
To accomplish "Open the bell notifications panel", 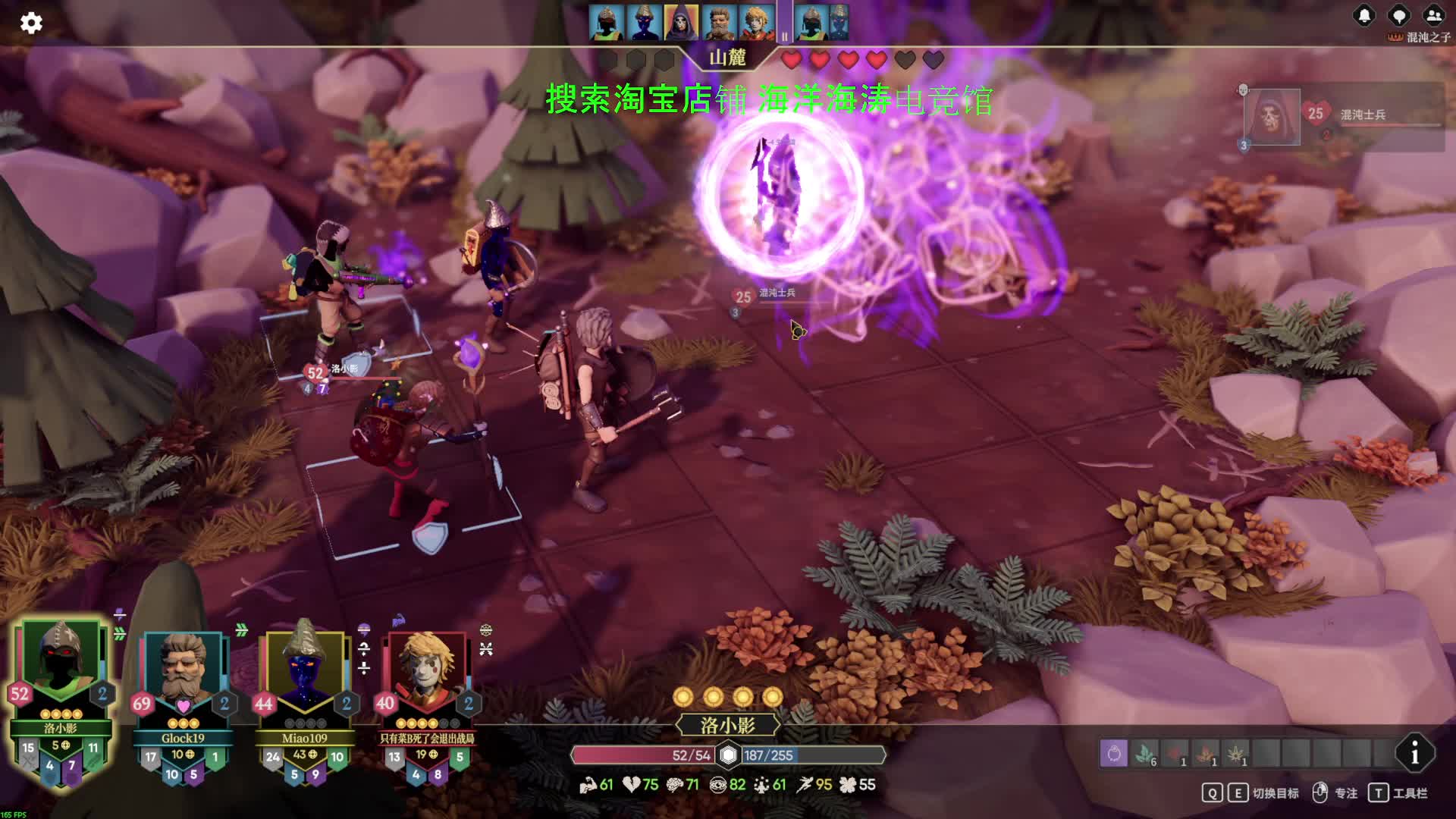I will 1364,16.
